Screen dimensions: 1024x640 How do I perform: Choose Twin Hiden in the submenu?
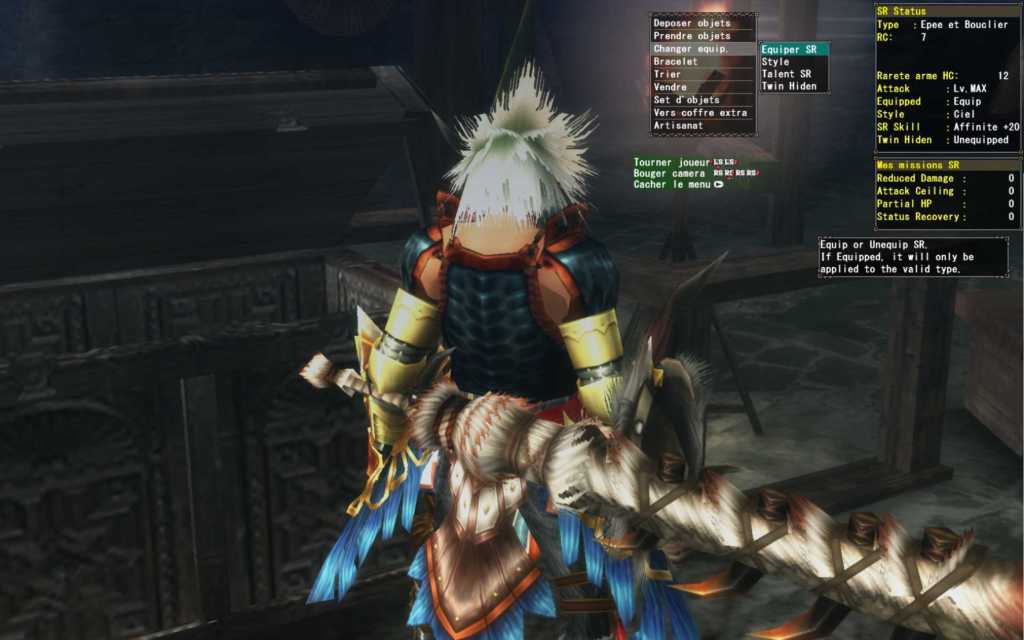click(789, 86)
